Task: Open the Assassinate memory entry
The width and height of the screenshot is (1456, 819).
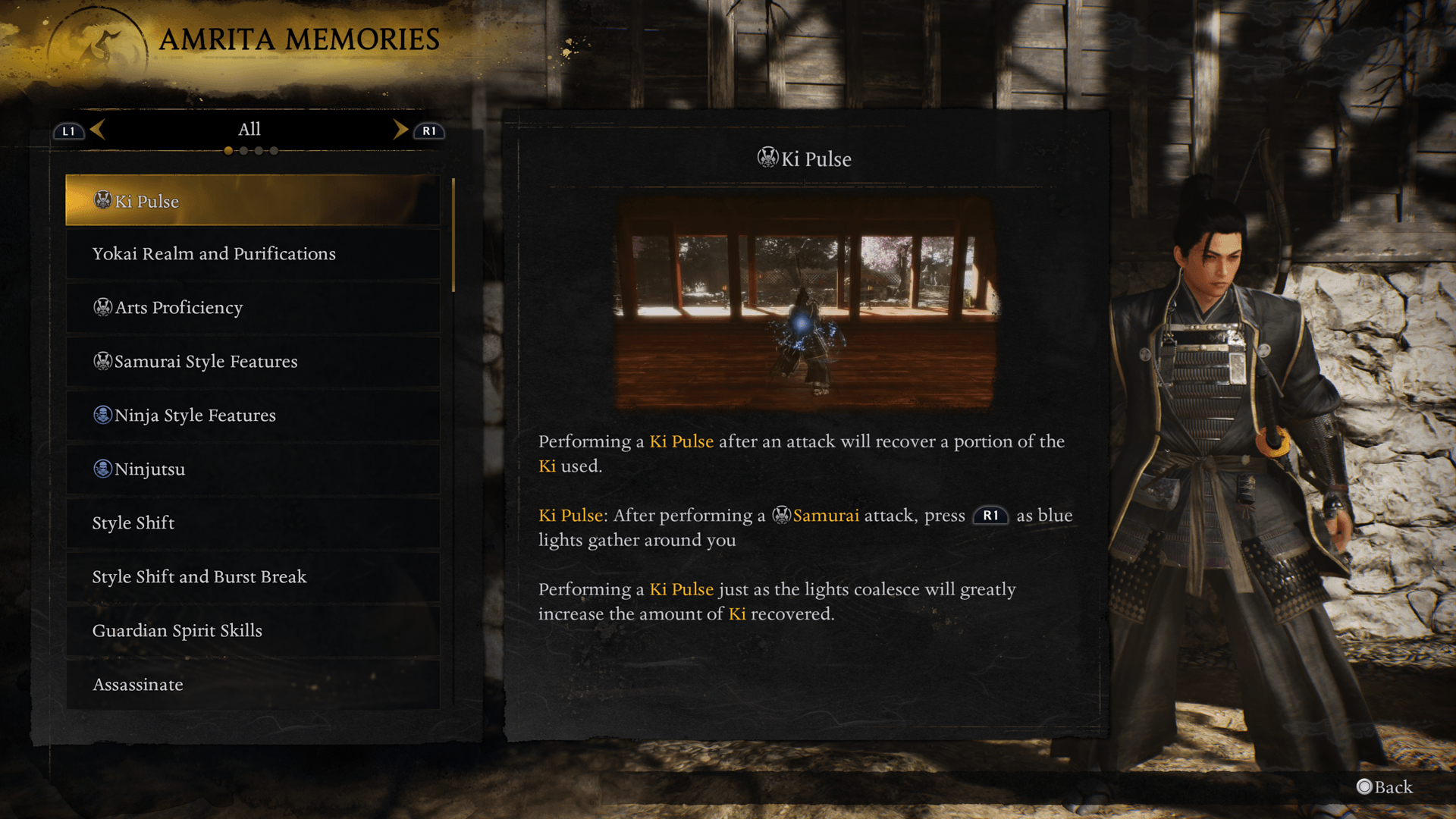Action: 253,685
